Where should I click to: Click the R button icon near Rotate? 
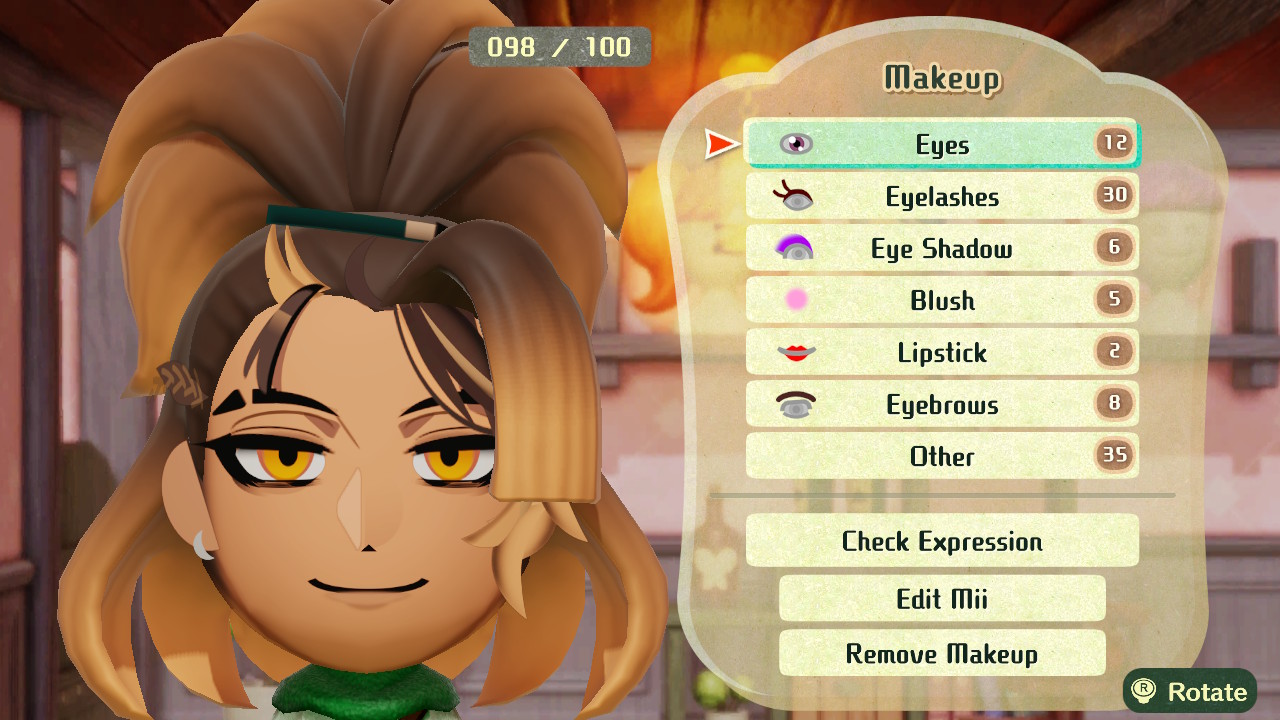tap(1144, 691)
